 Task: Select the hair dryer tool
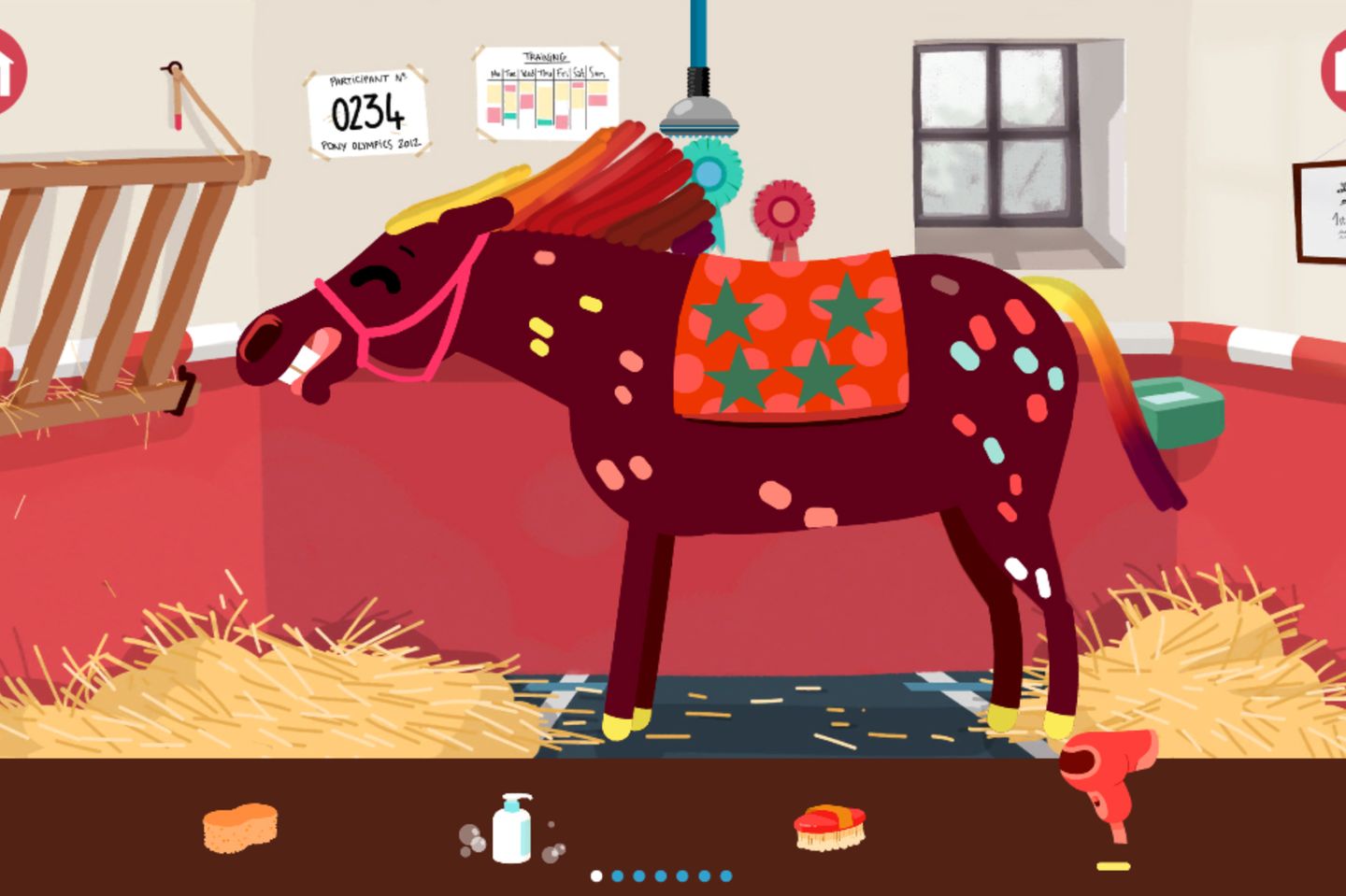click(1108, 776)
